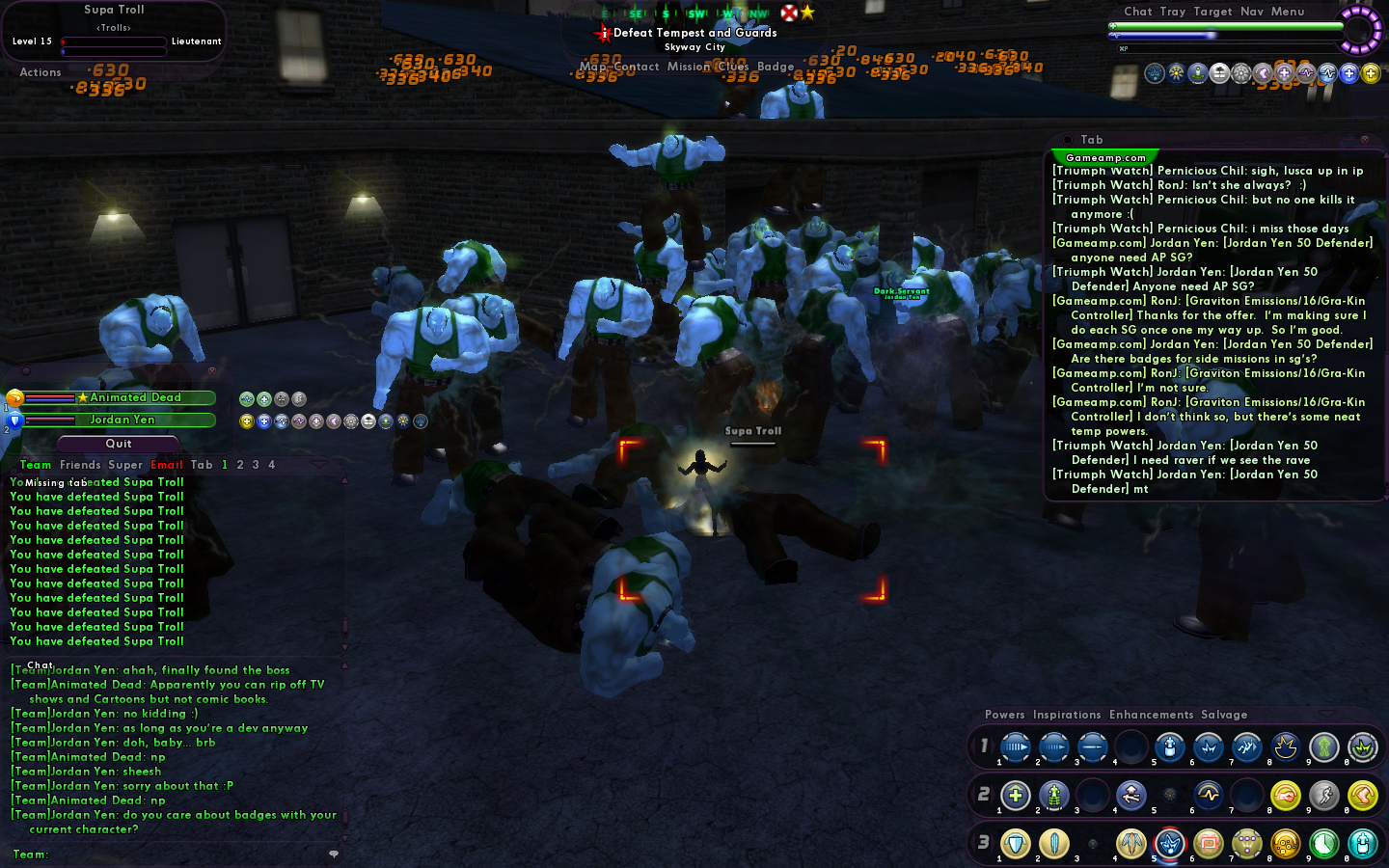Quit the team with Quit button
Image resolution: width=1389 pixels, height=868 pixels.
(x=119, y=444)
